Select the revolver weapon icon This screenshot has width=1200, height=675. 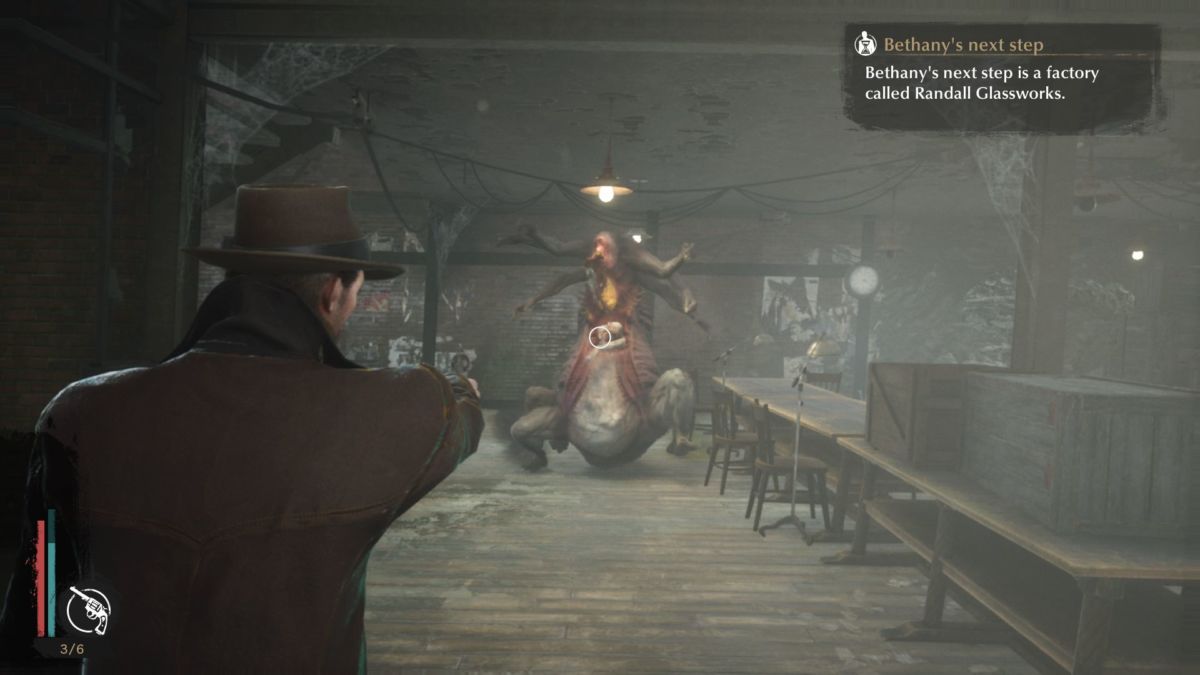89,609
